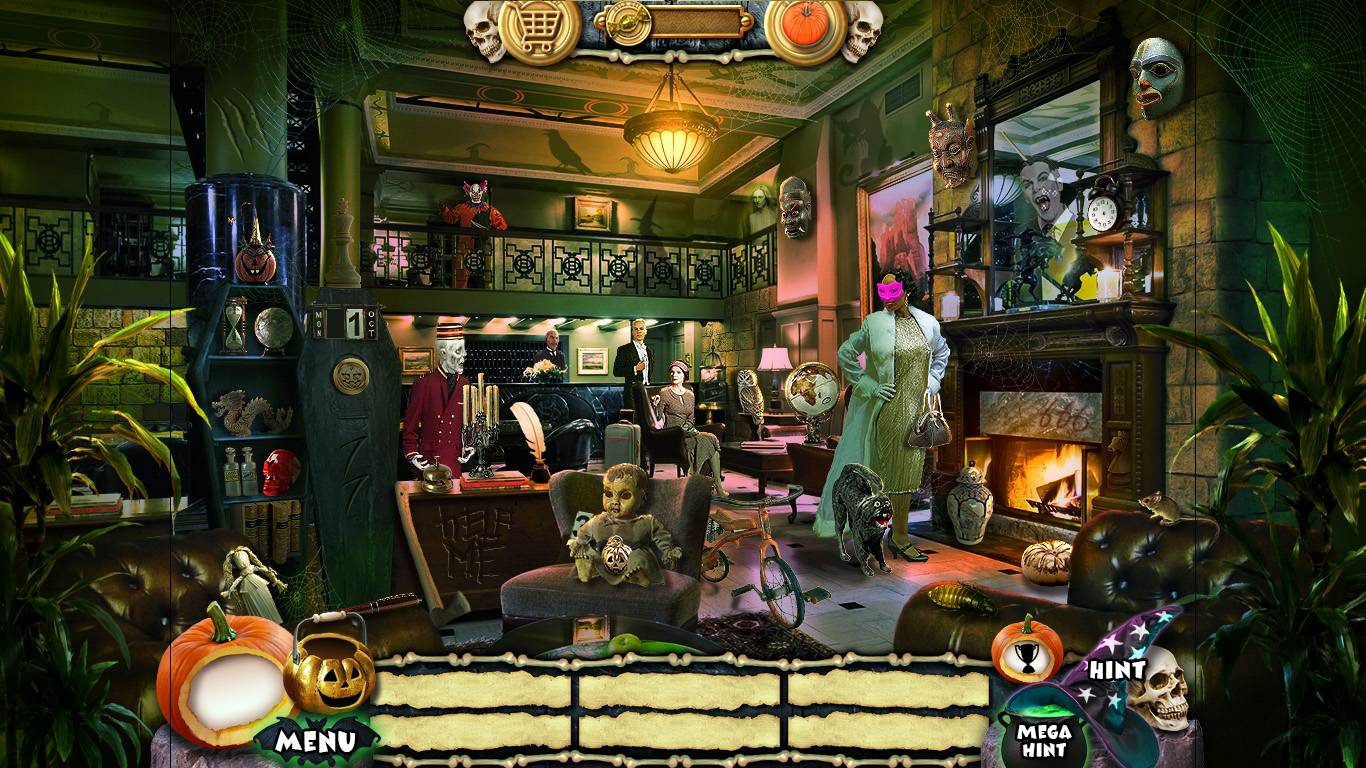1366x768 pixels.
Task: Open the shopping cart store
Action: click(x=539, y=28)
